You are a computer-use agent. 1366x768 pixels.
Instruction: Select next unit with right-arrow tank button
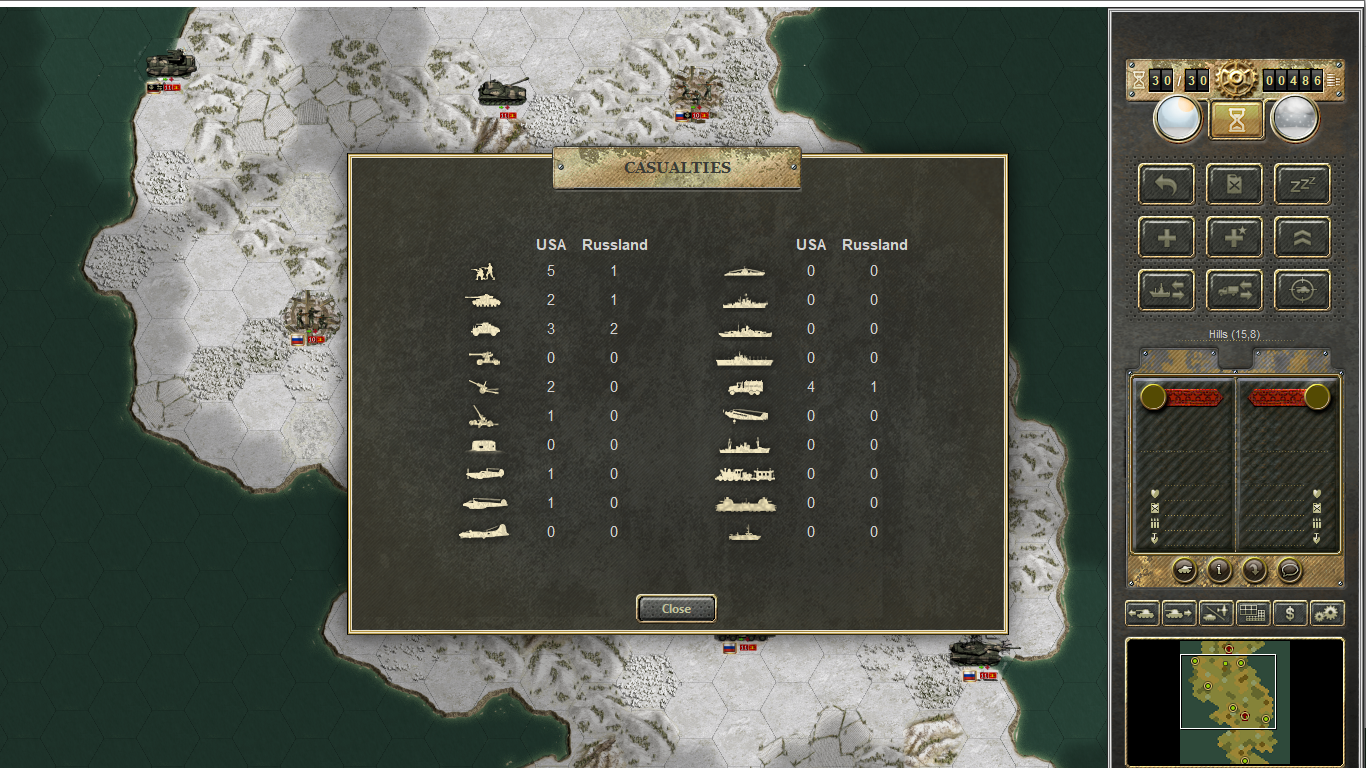(x=1179, y=613)
